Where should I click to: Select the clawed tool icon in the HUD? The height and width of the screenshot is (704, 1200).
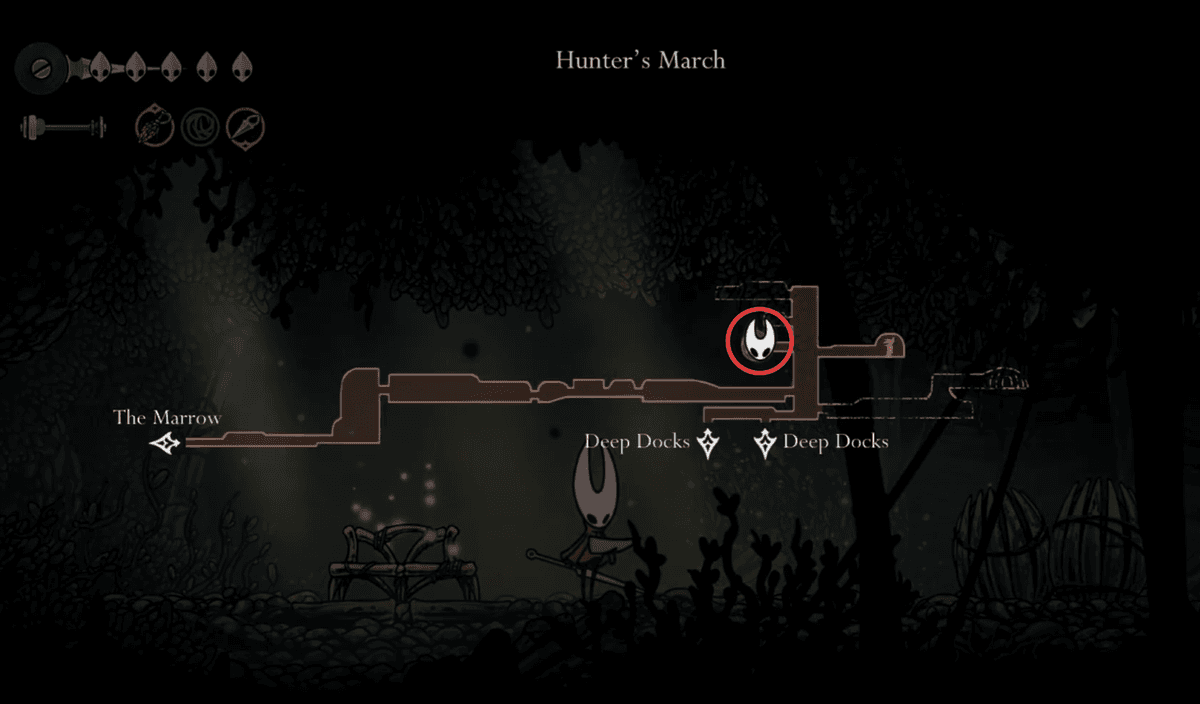tap(155, 127)
